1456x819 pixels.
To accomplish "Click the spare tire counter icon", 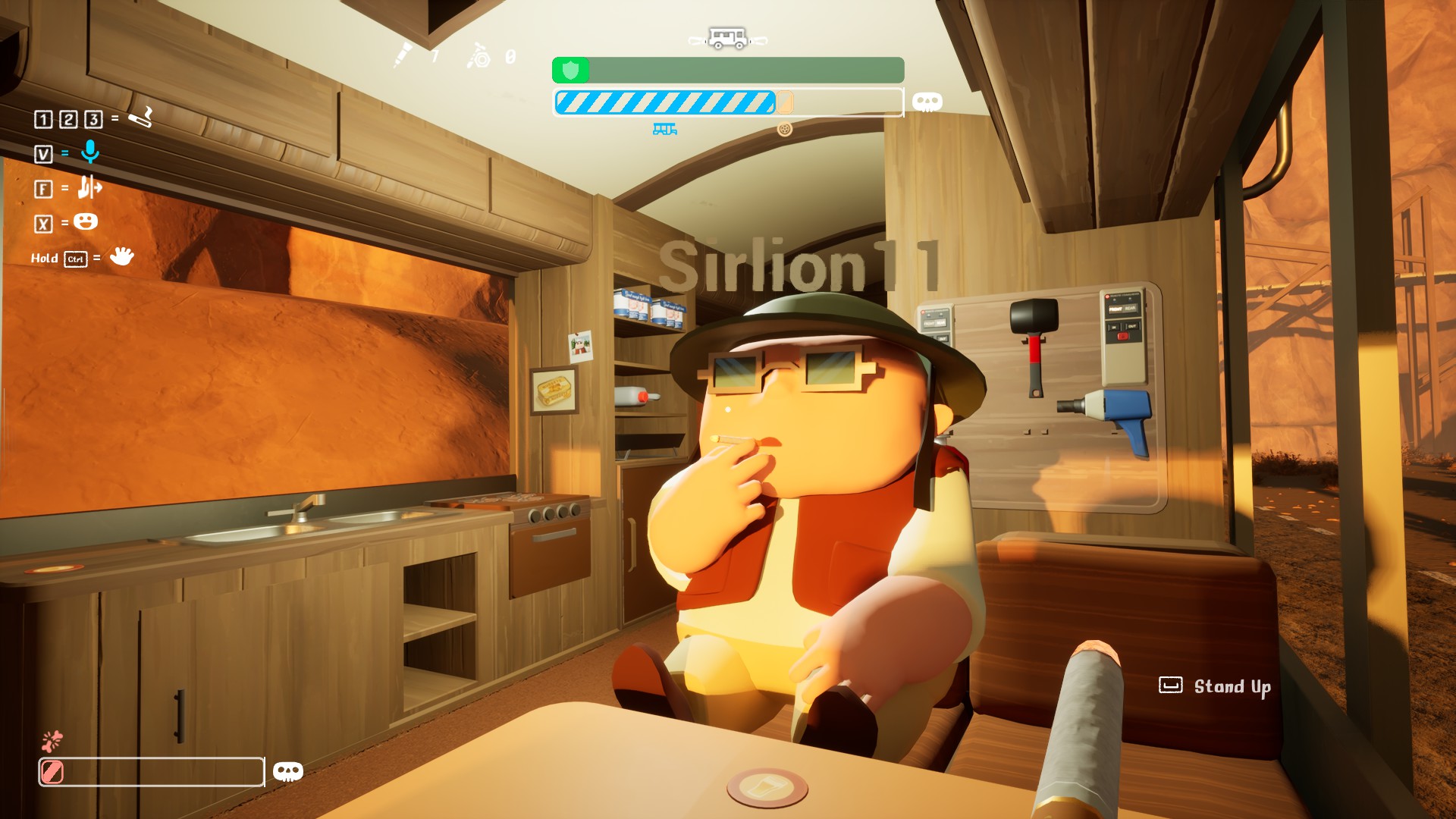I will click(479, 55).
